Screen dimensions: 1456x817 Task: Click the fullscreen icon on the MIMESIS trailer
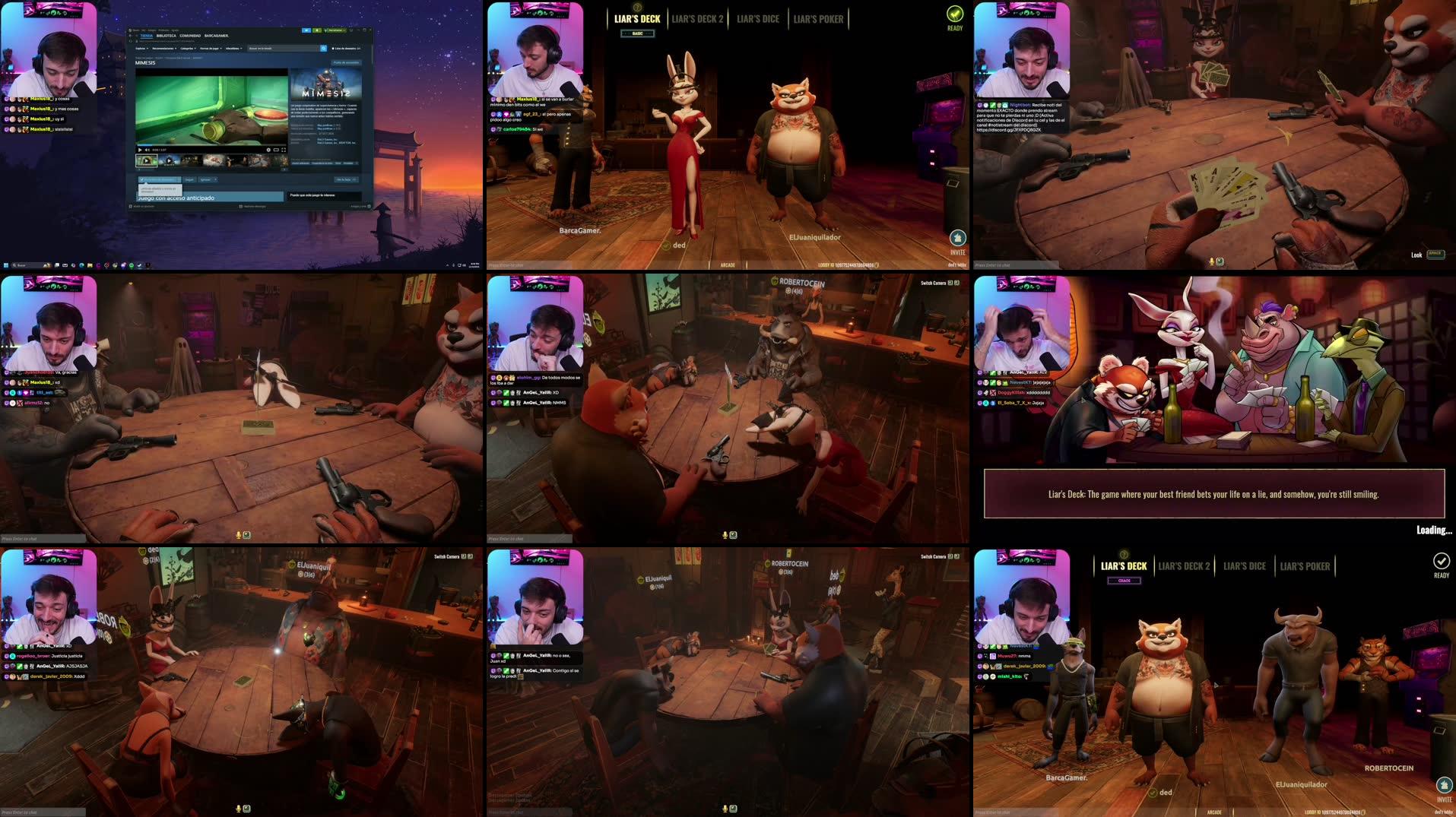pos(284,150)
